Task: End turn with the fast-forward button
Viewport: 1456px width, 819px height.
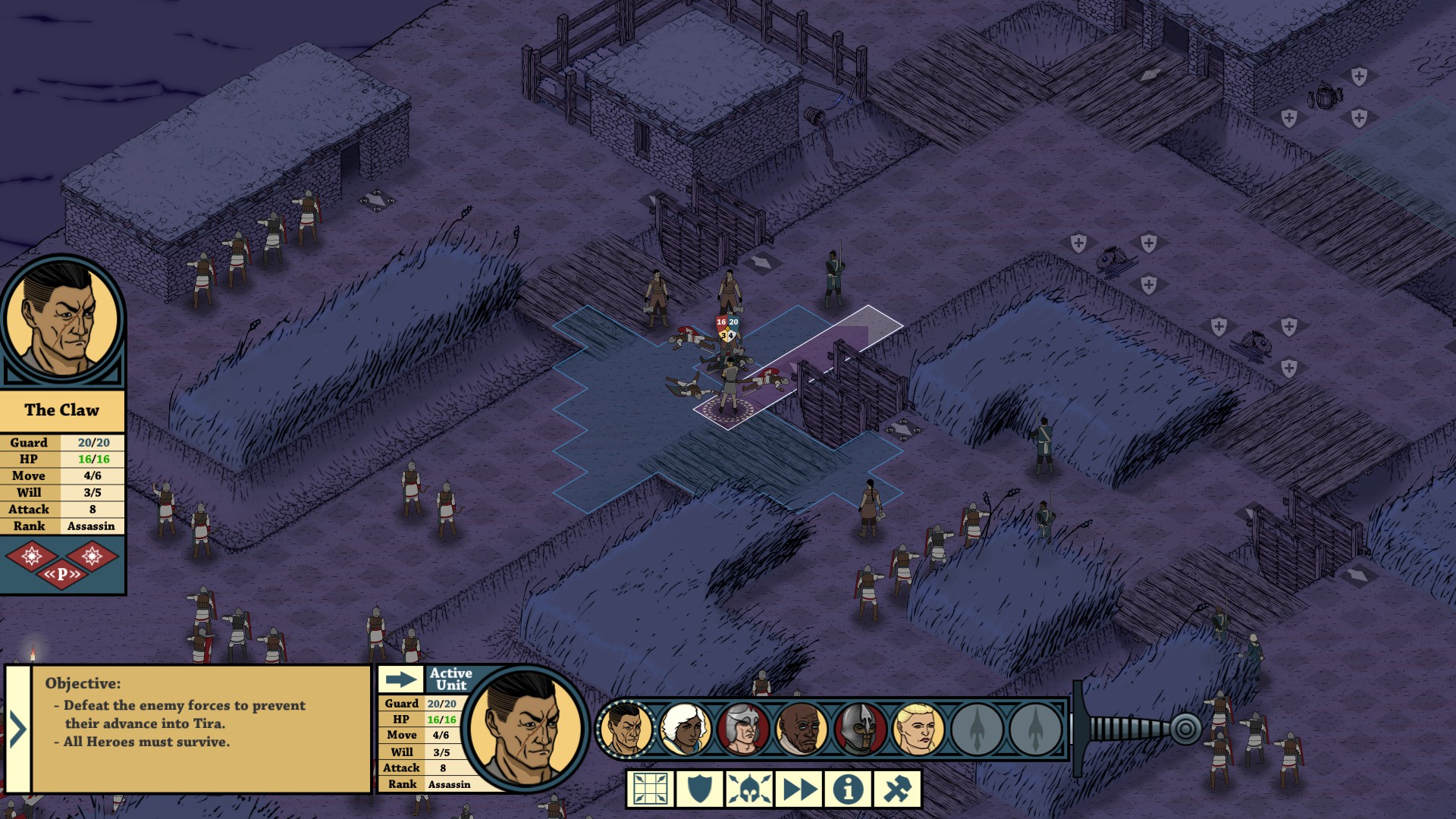Action: 799,789
